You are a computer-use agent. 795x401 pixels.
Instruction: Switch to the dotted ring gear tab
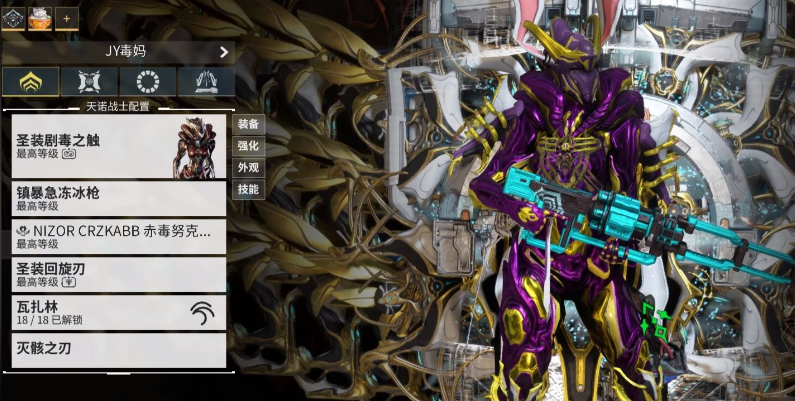coord(148,82)
